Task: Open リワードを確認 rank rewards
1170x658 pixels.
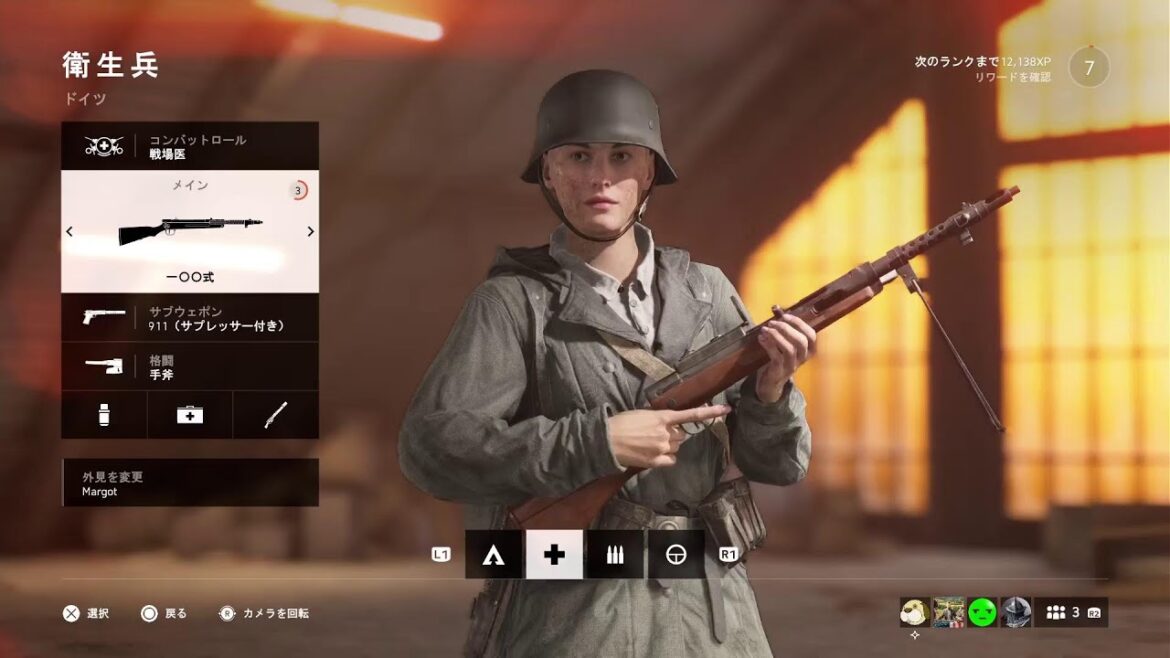Action: click(1012, 77)
